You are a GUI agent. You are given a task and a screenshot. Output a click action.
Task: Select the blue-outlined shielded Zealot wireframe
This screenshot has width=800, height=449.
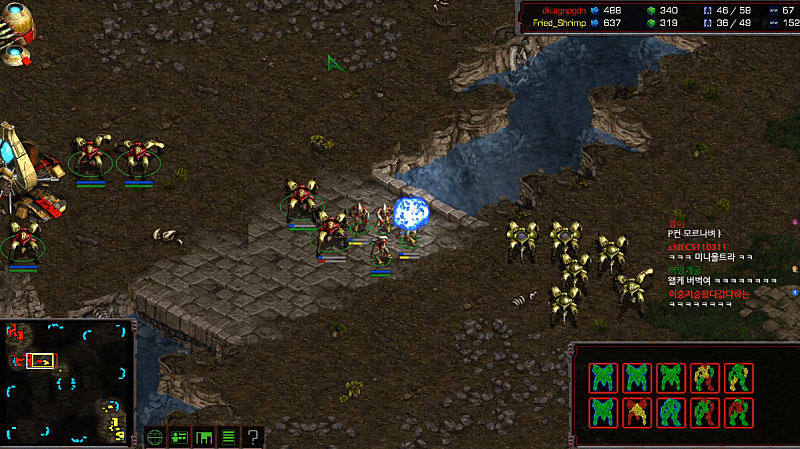[x=672, y=411]
